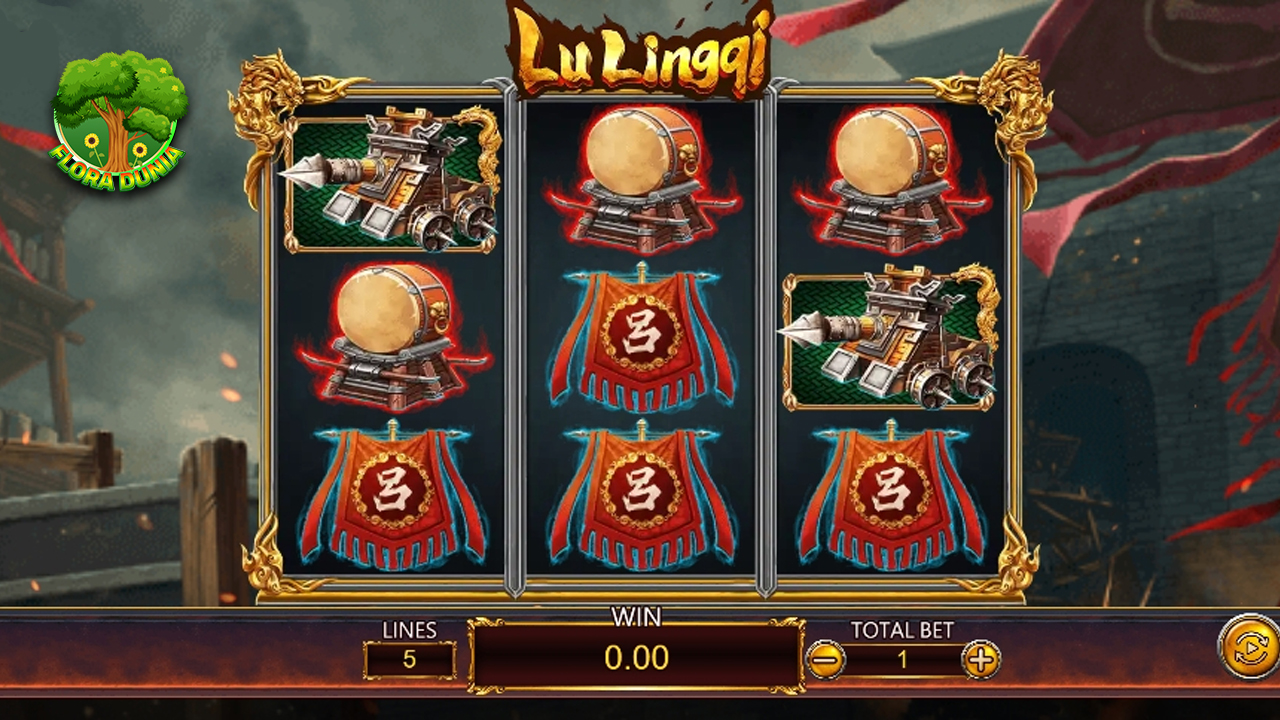This screenshot has width=1280, height=720.
Task: Decrease total bet with minus button
Action: coord(826,659)
